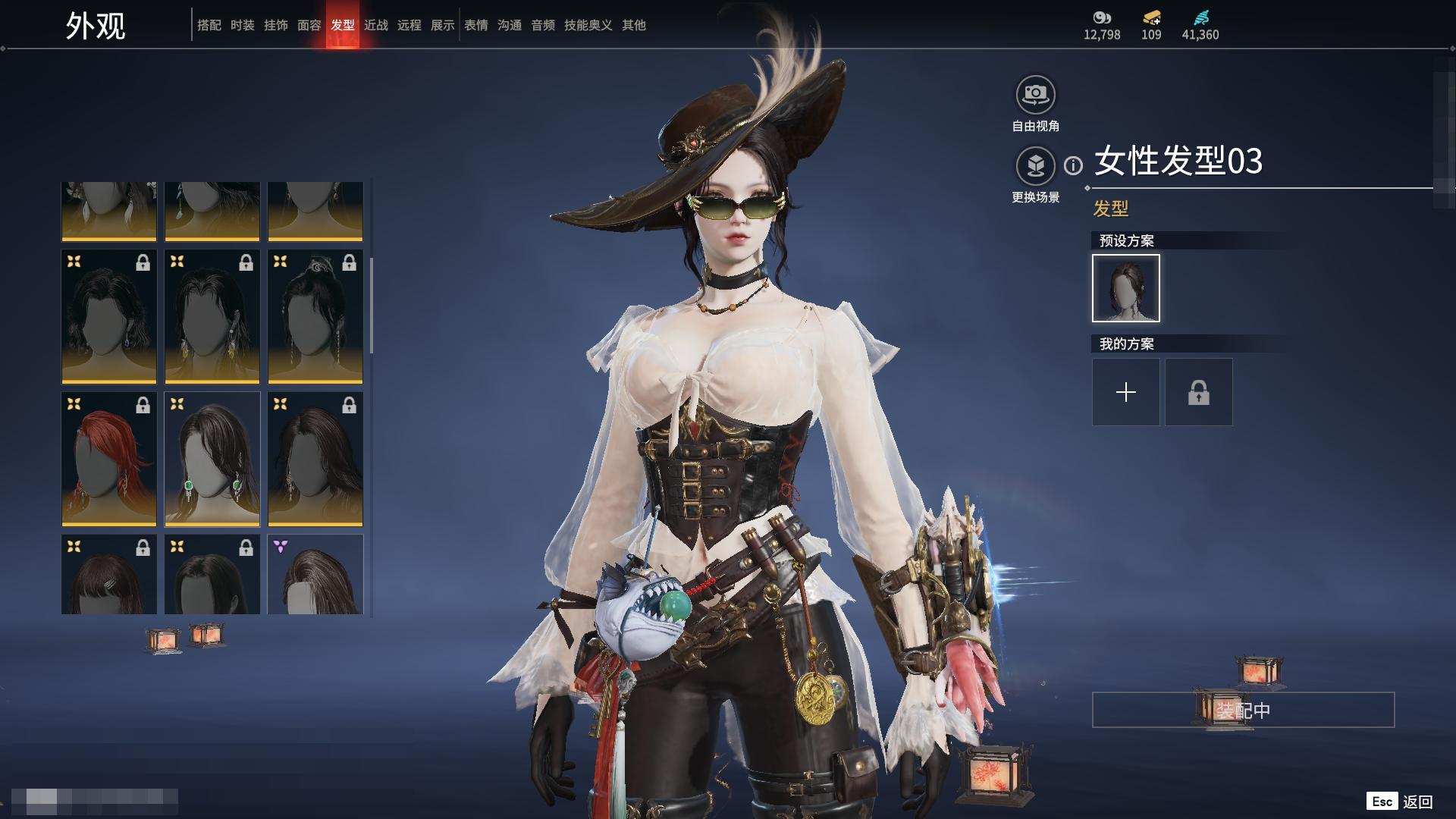Select the preset hairstyle thumbnail under 预设方案

(1125, 288)
